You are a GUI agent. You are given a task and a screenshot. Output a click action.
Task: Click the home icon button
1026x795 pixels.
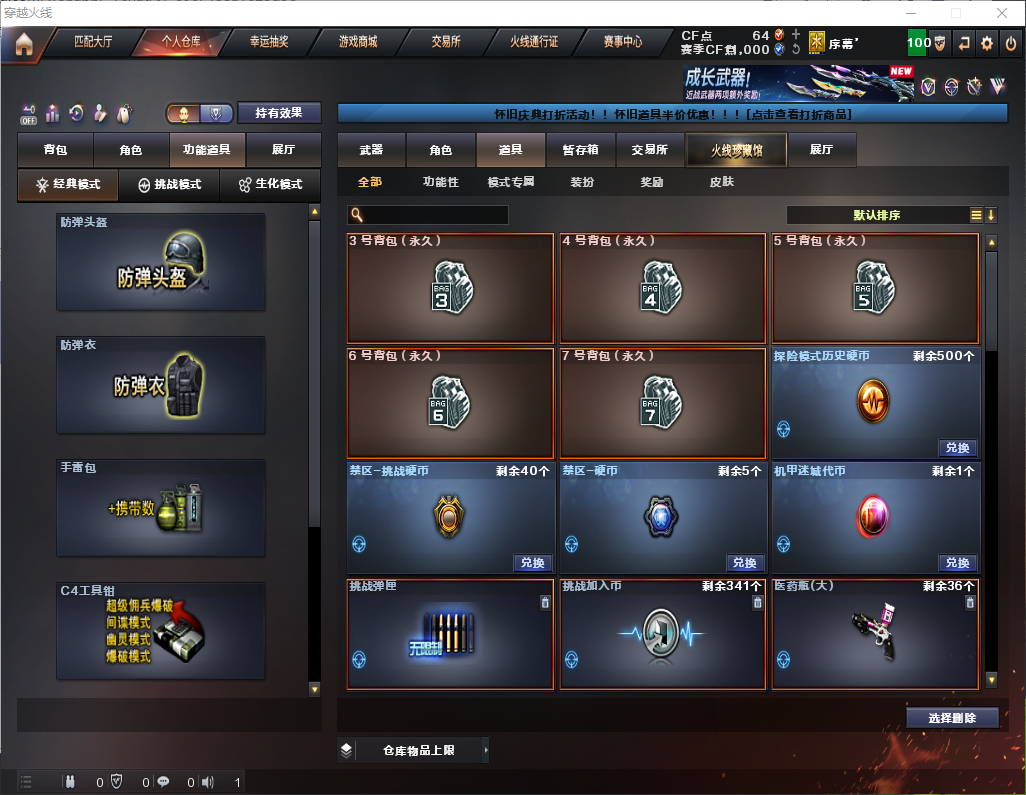pyautogui.click(x=23, y=44)
